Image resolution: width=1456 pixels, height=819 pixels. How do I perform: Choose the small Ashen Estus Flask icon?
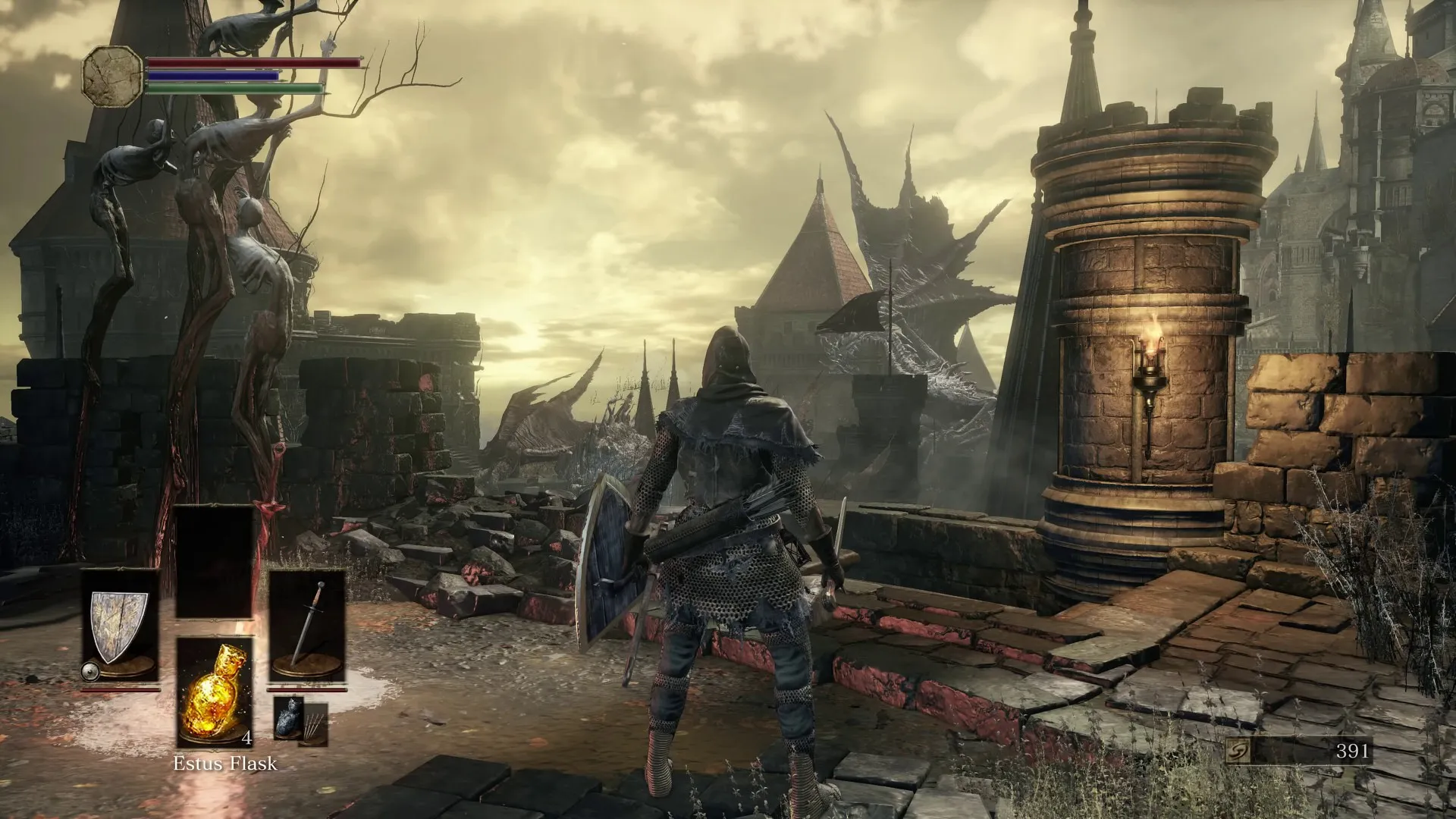[288, 717]
